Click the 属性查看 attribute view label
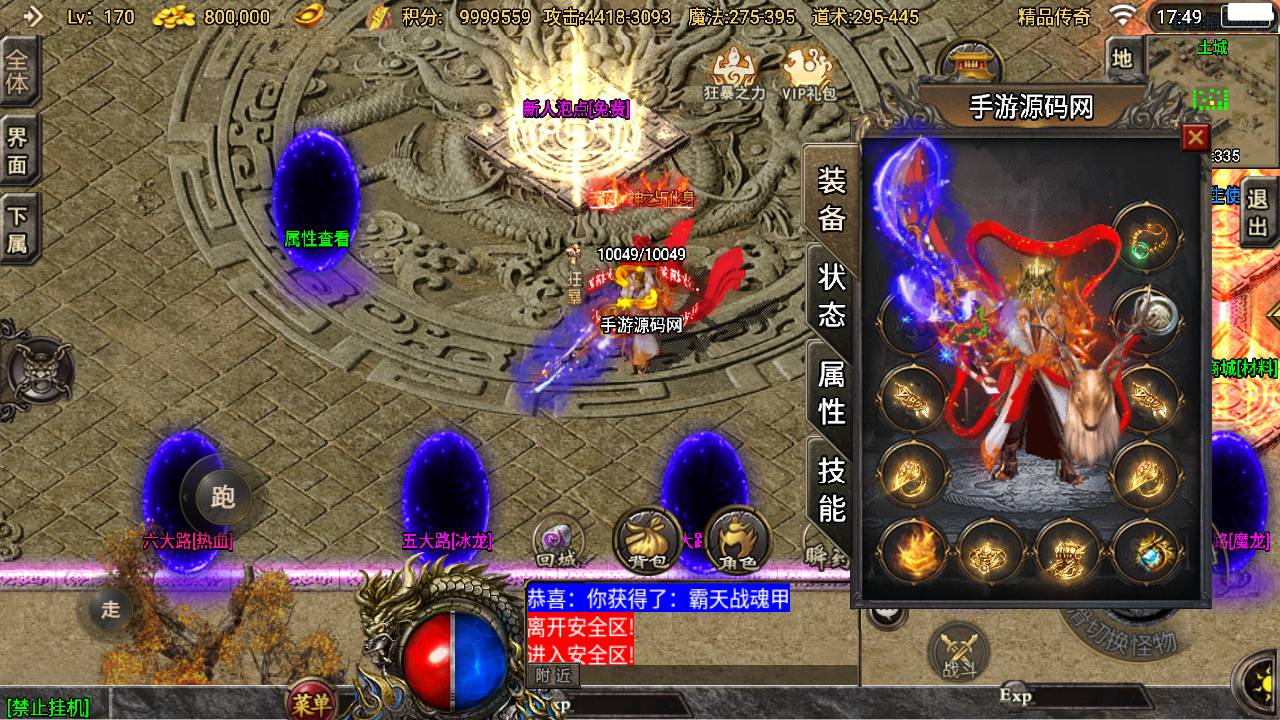Image resolution: width=1280 pixels, height=720 pixels. point(315,240)
